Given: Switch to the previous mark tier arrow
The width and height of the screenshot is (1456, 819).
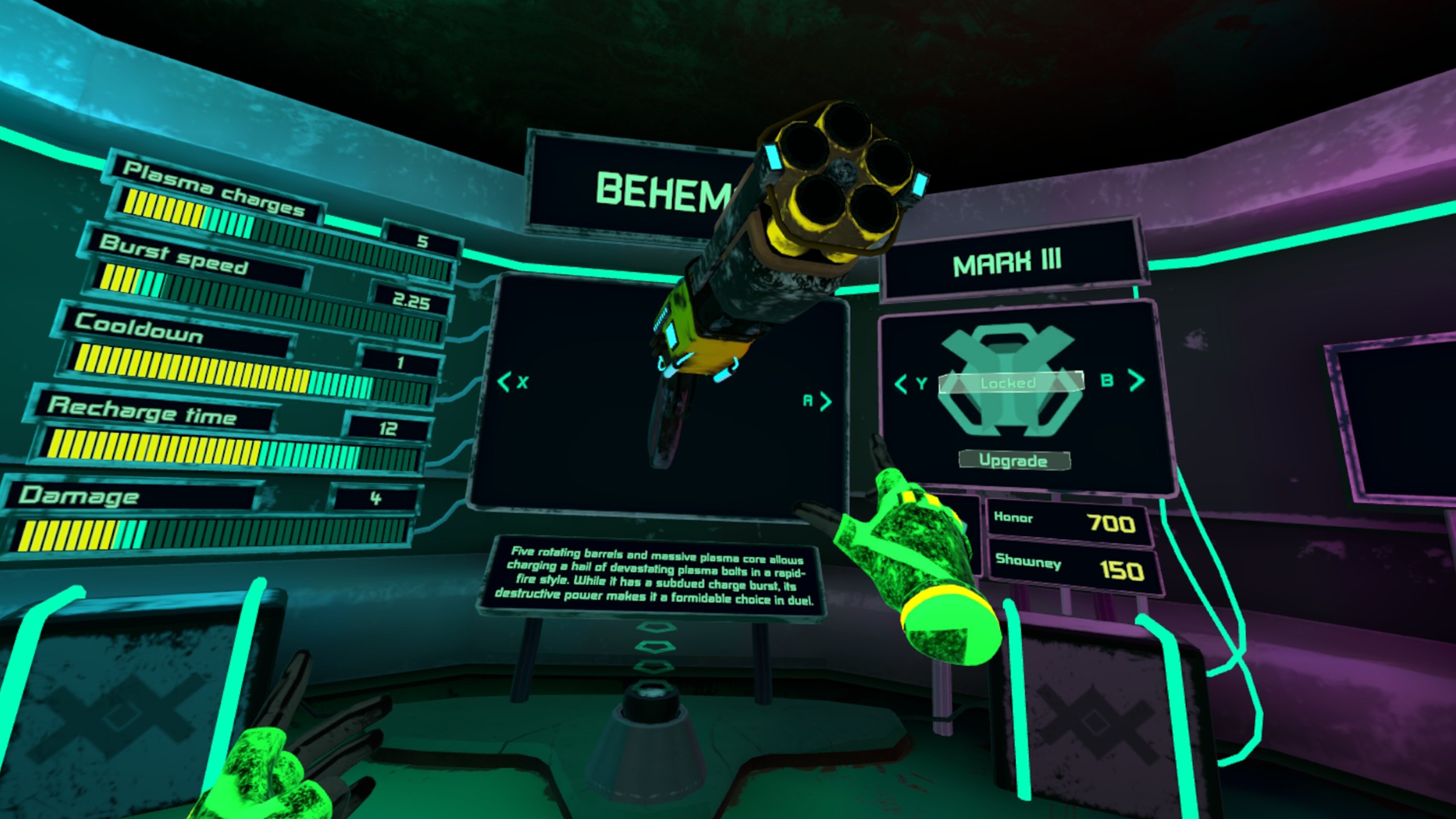Looking at the screenshot, I should tap(901, 384).
